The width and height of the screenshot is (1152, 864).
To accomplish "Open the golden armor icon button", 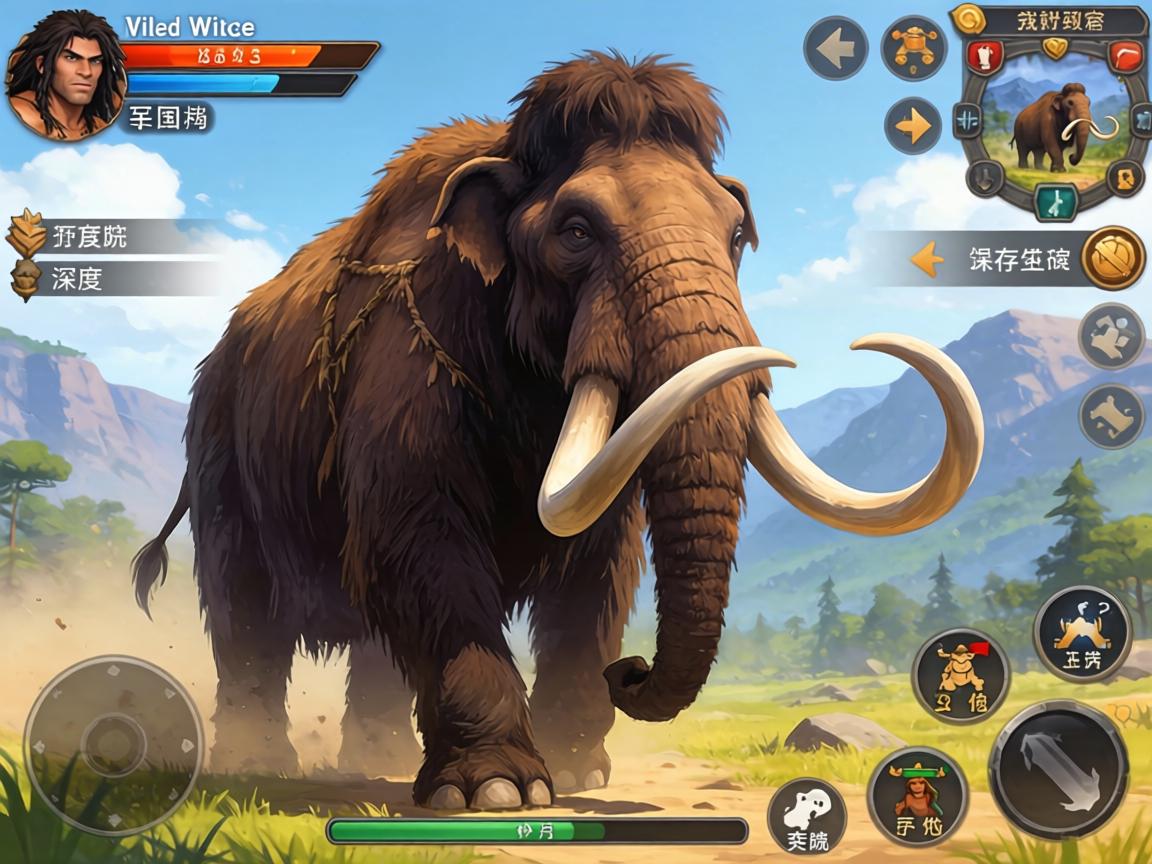I will click(913, 48).
